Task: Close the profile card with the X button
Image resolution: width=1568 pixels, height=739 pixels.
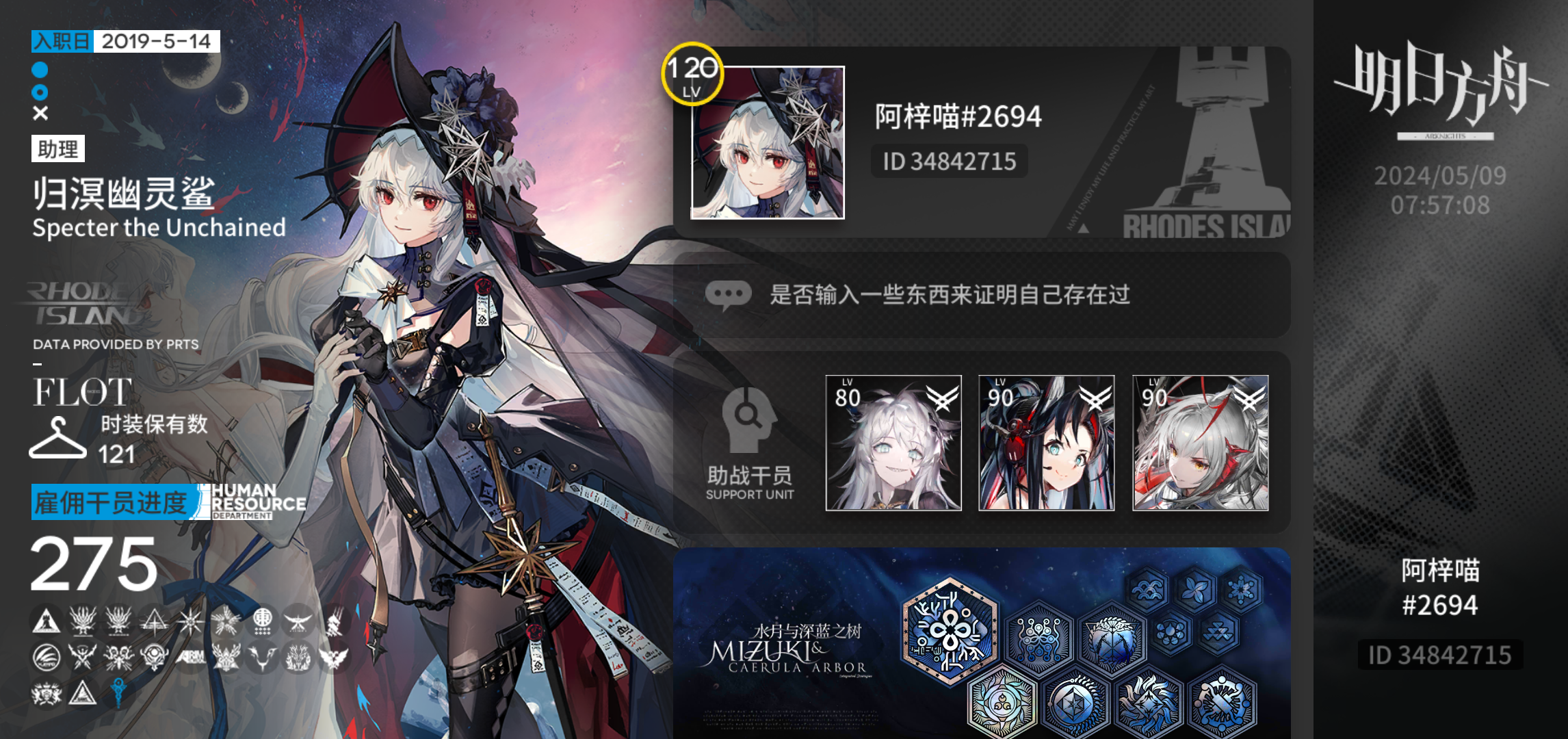Action: pyautogui.click(x=39, y=113)
